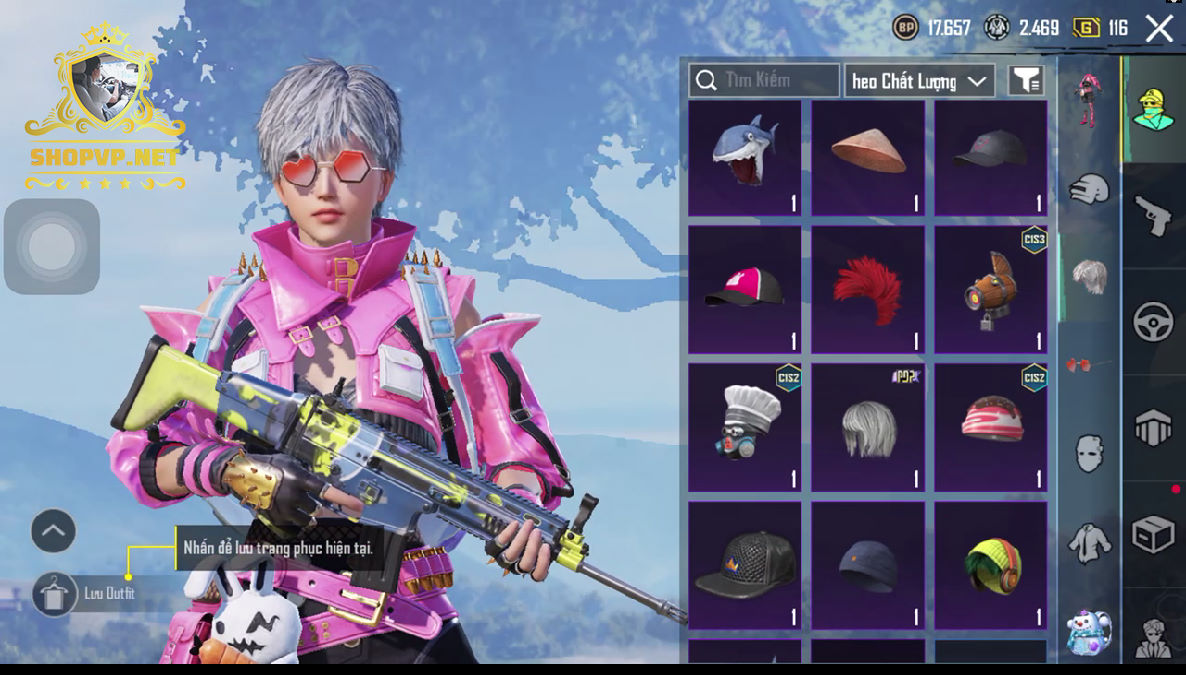This screenshot has width=1186, height=675.
Task: Select the pink striped beanie
Action: [x=990, y=426]
